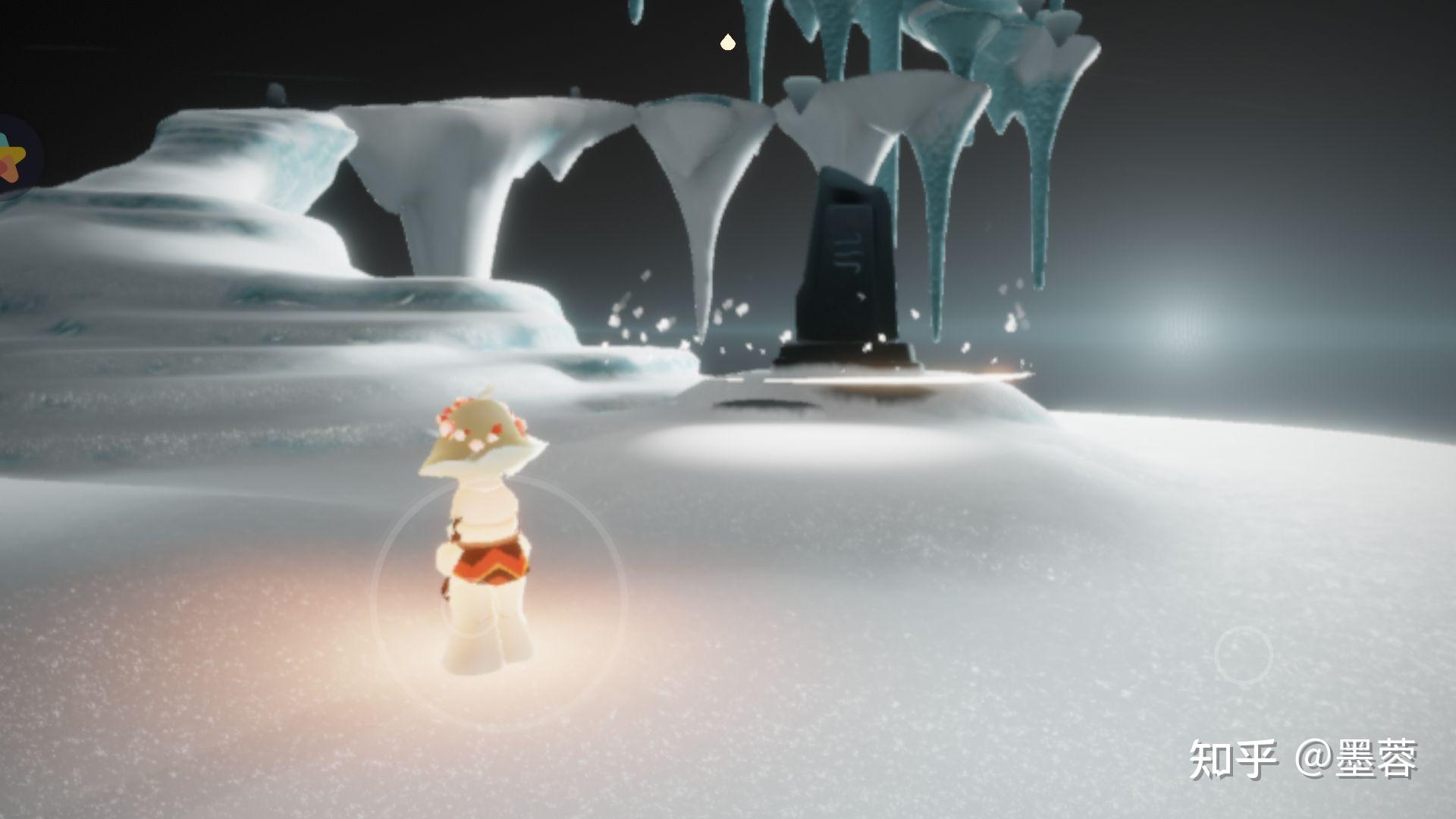Open the colorful star floating overlay button
Screen dimensions: 1456x819
click(14, 158)
